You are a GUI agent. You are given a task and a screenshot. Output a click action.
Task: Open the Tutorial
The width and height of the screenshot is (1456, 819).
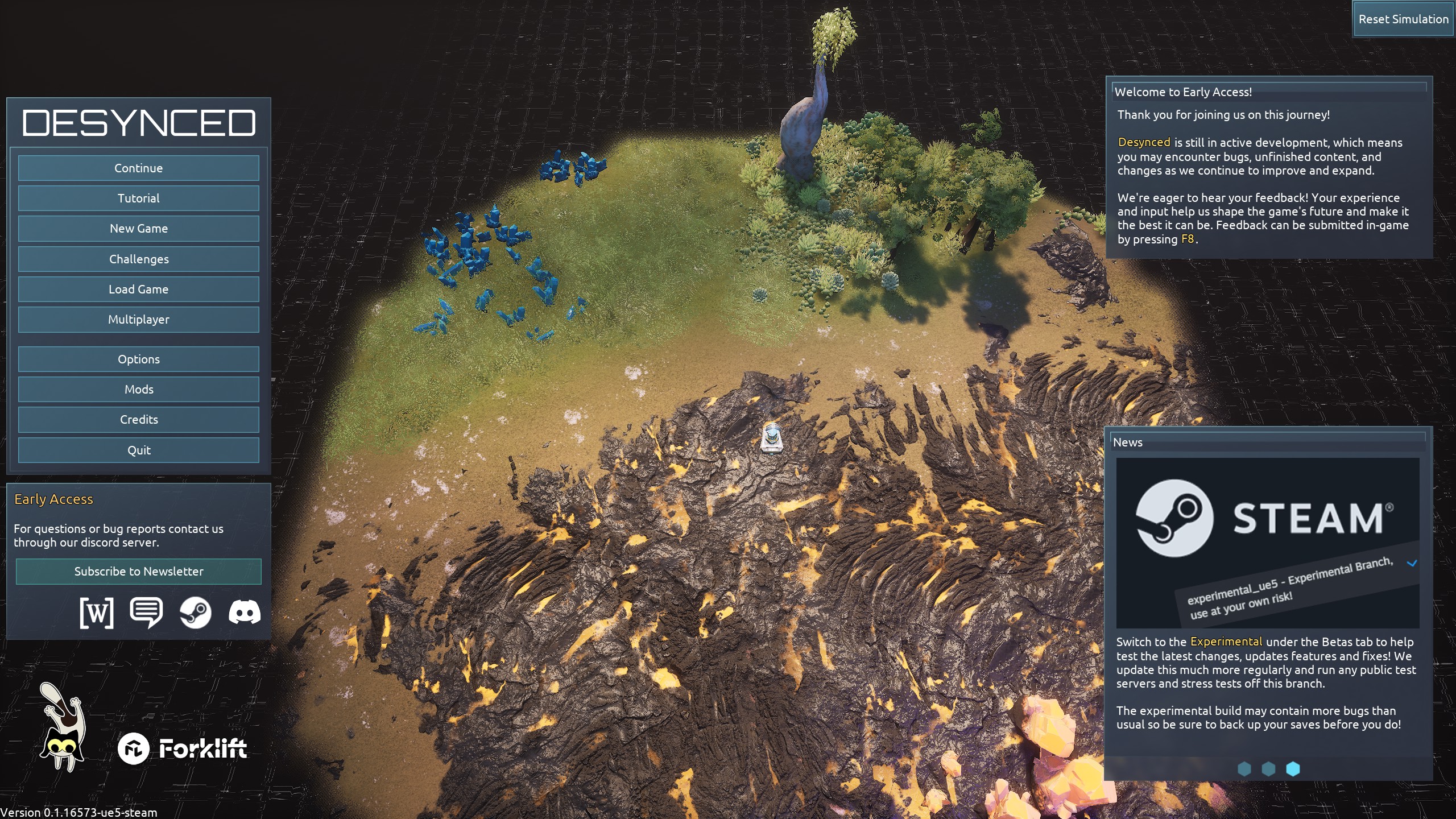(138, 198)
